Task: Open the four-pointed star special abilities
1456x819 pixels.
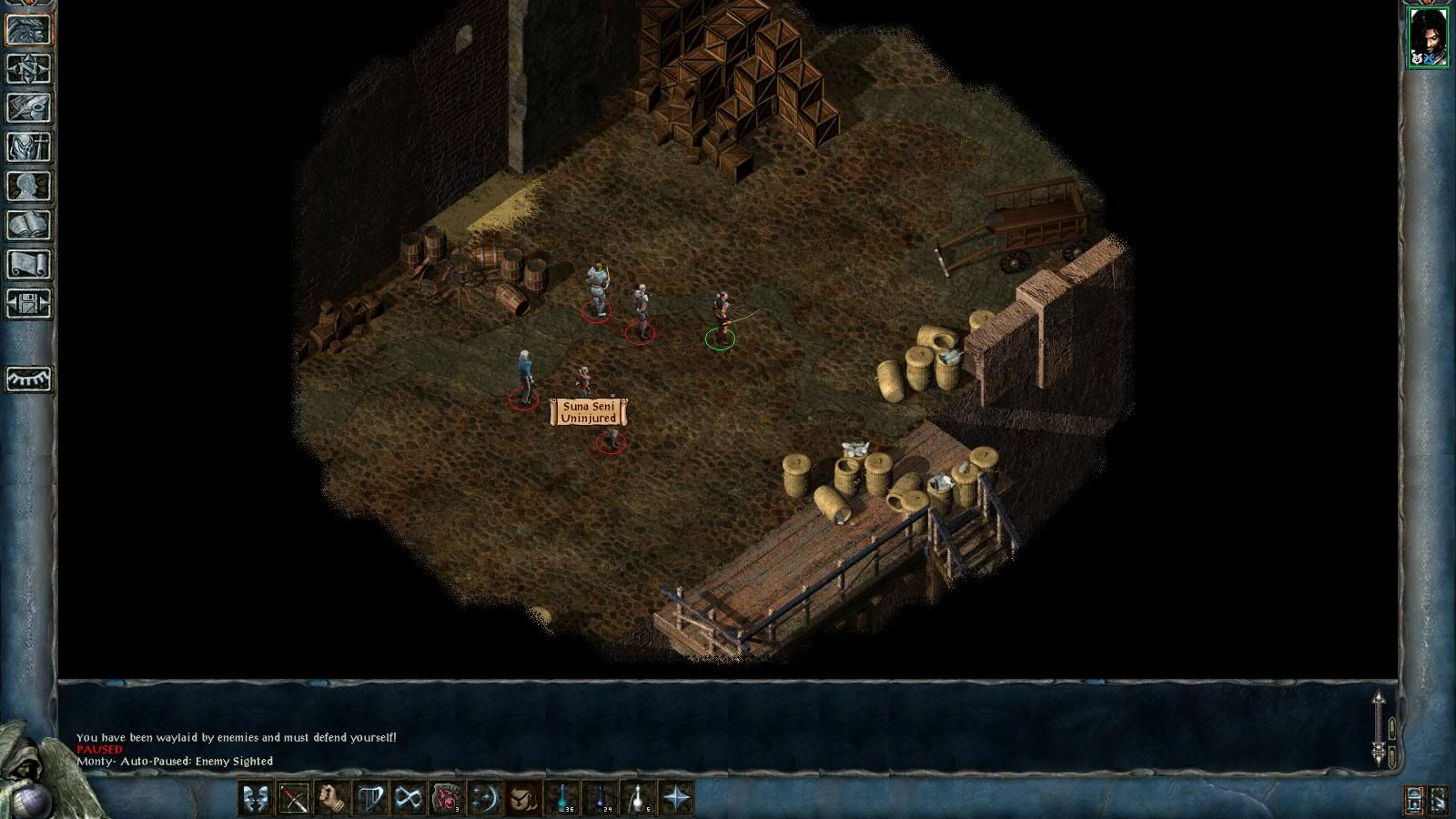Action: (677, 799)
